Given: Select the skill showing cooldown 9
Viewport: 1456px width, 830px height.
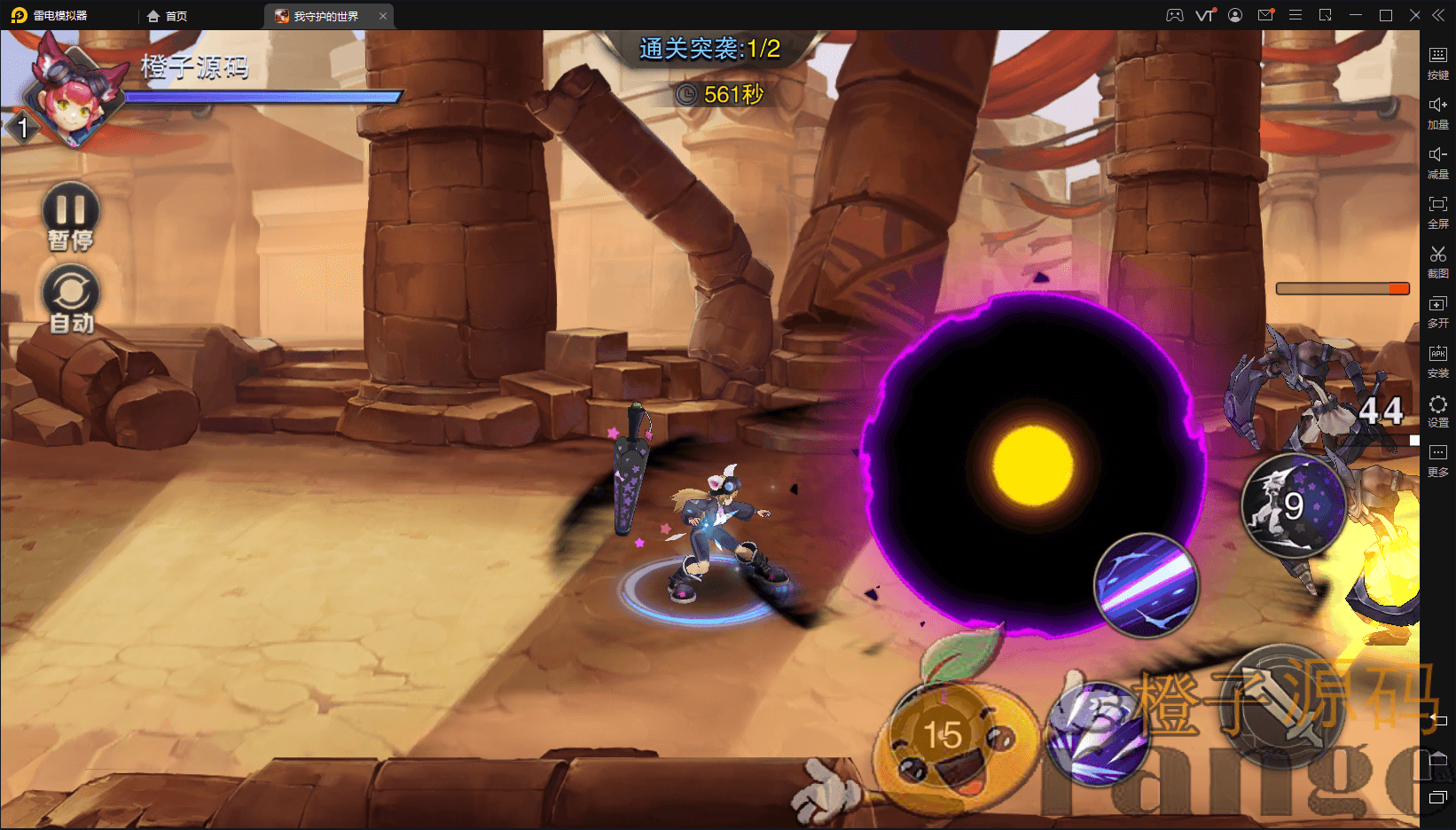Looking at the screenshot, I should click(1294, 505).
